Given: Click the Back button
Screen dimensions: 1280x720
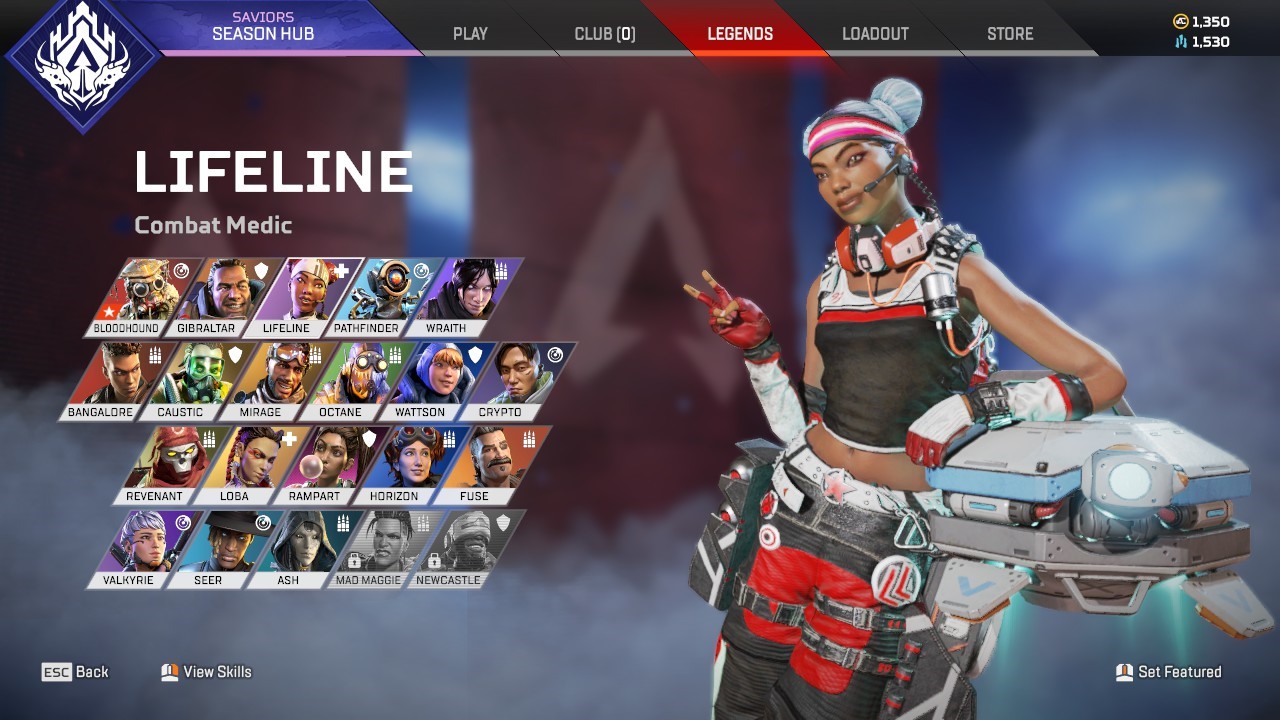Looking at the screenshot, I should 78,671.
